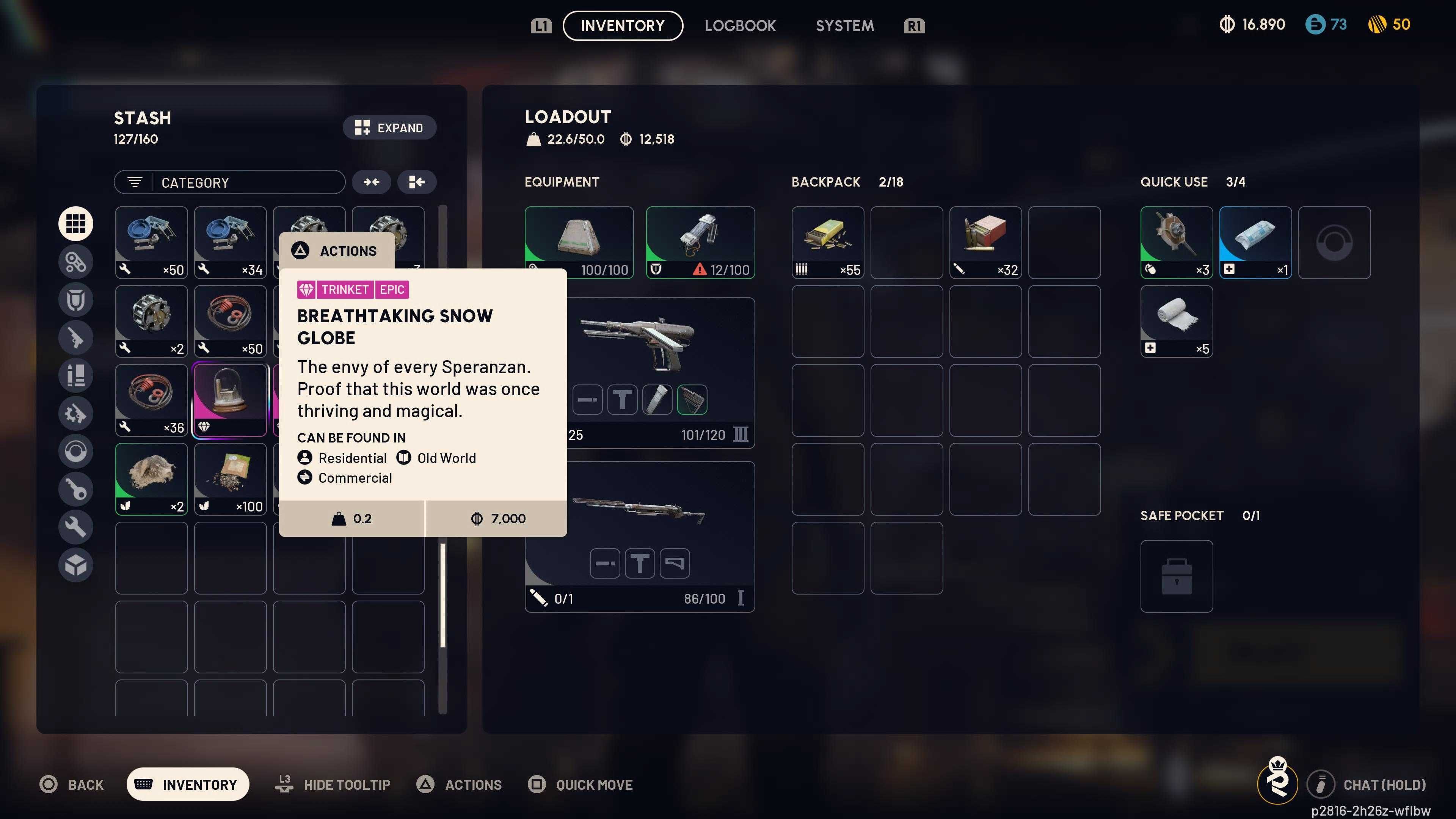Select the backpack ammo stack of 55
Screen dimensions: 1456x819
point(827,242)
